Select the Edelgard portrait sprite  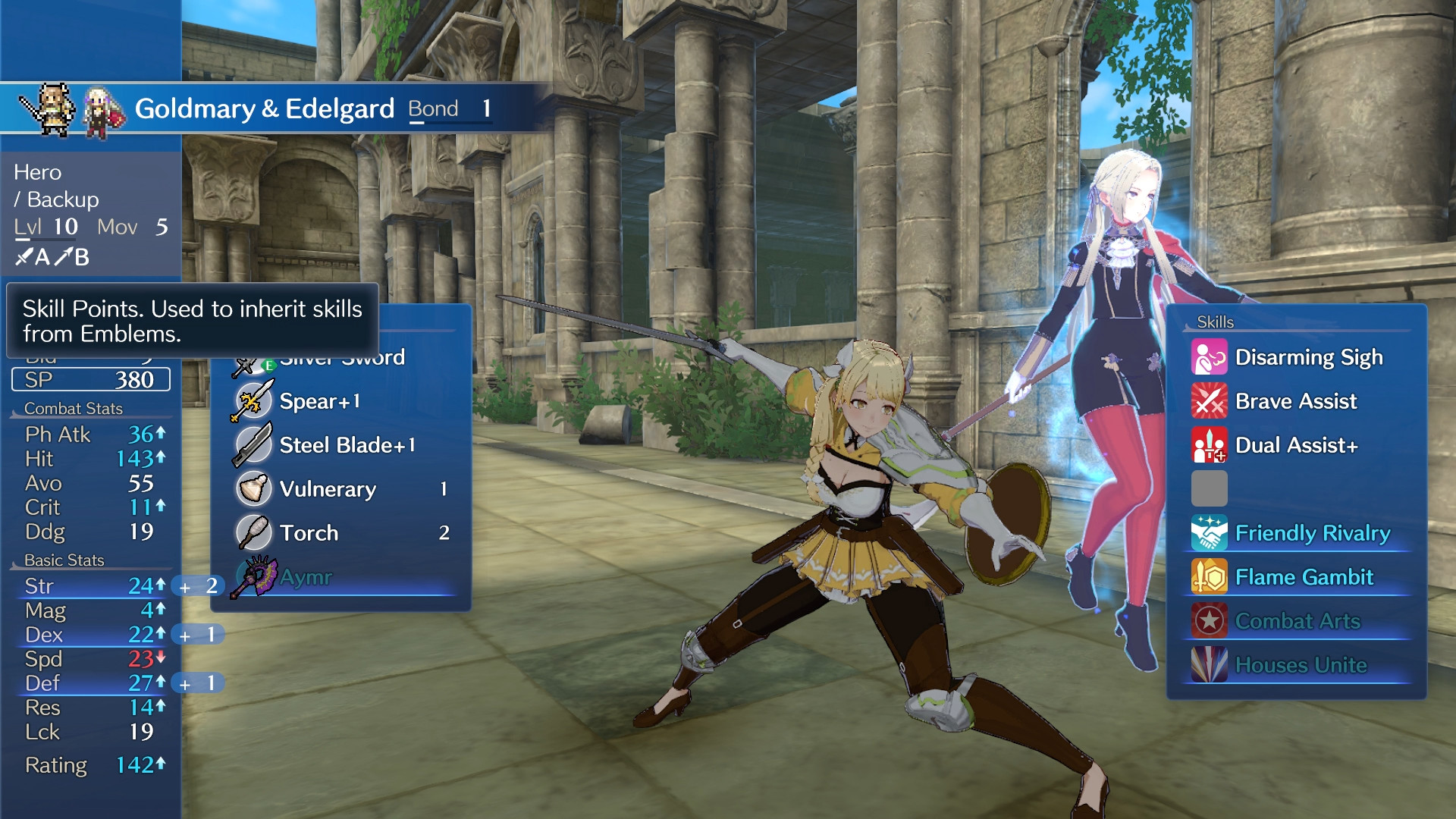(x=101, y=108)
